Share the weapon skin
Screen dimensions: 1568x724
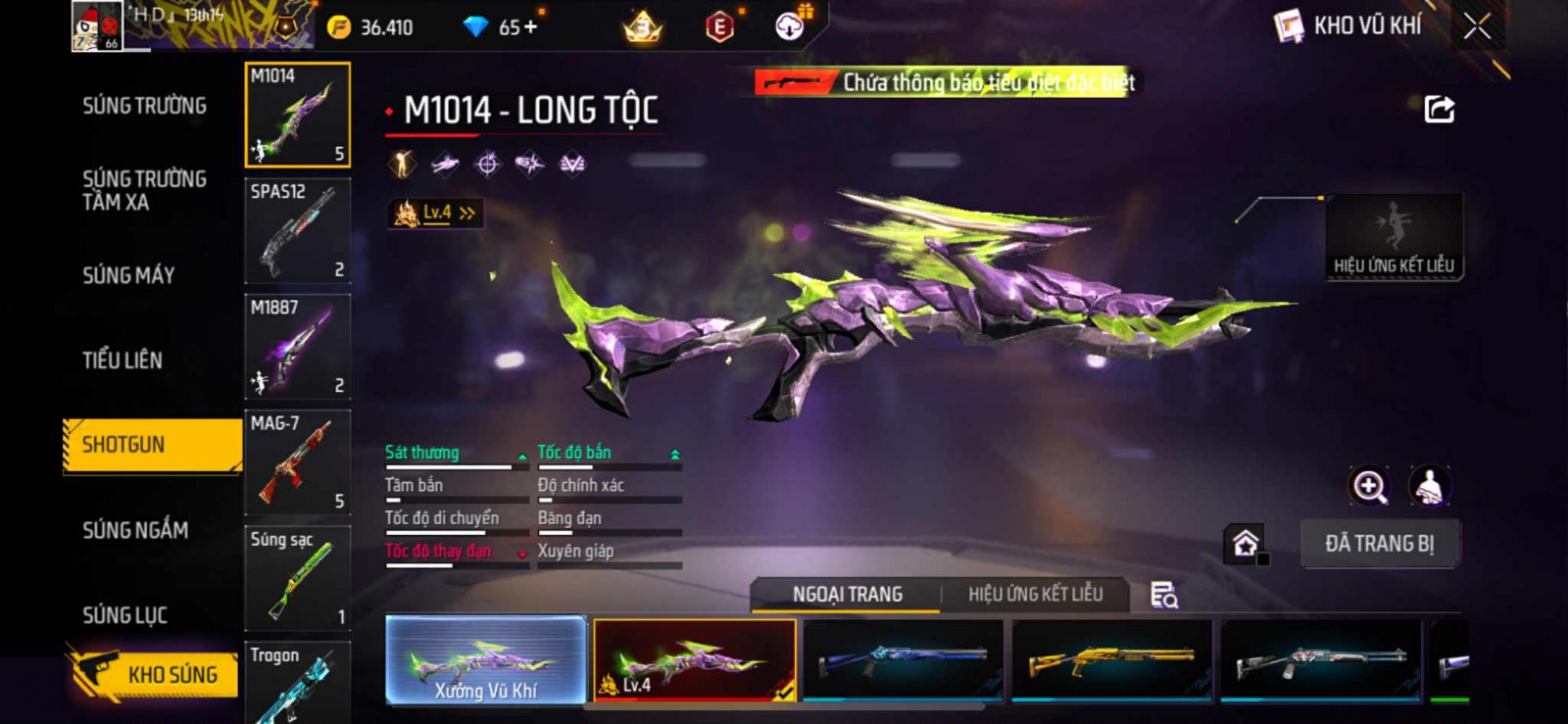point(1439,109)
